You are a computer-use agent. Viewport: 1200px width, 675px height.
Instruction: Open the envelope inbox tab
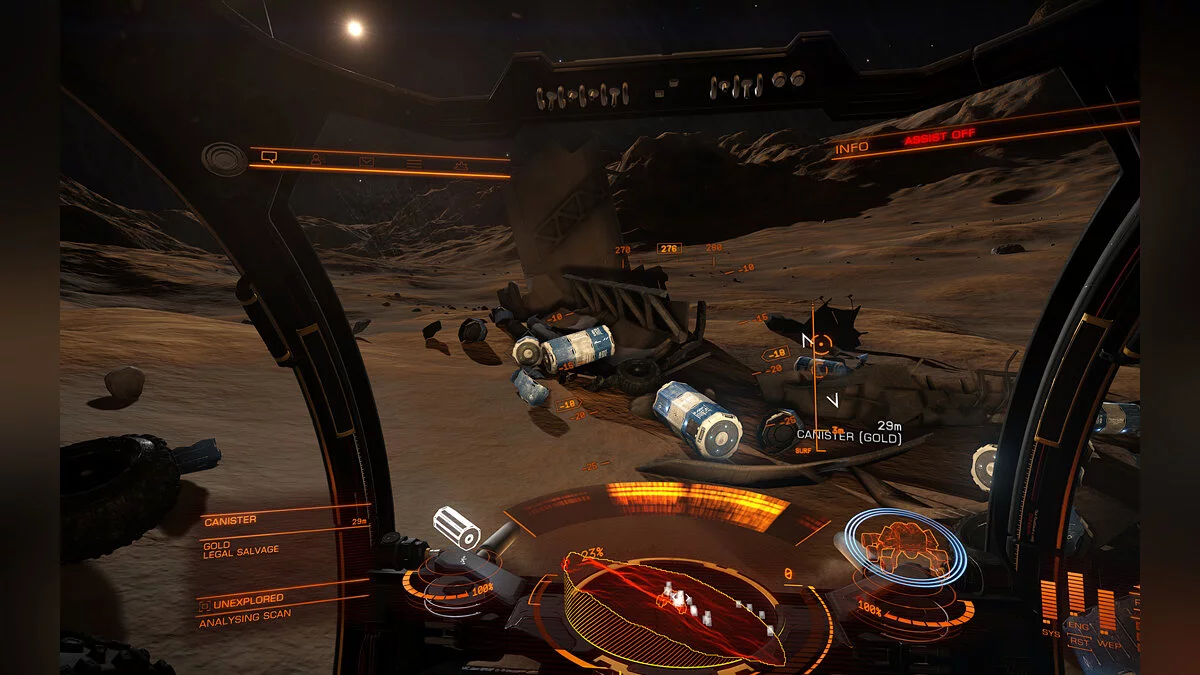[366, 161]
